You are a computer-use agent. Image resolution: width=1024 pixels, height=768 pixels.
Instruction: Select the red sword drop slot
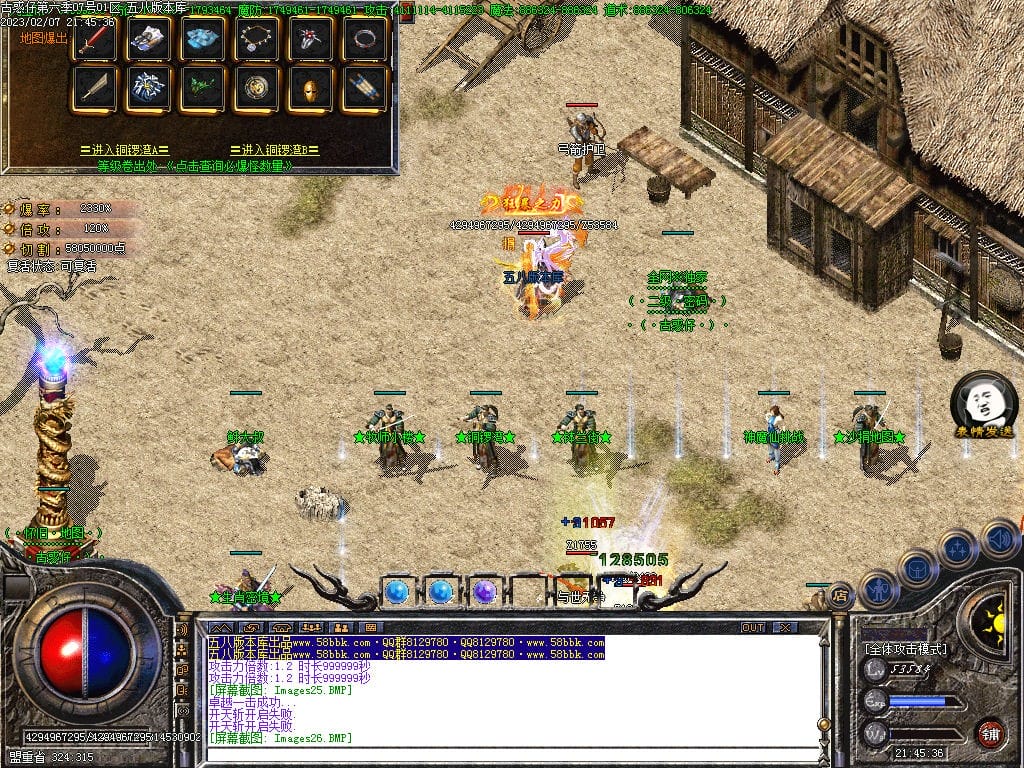tap(94, 39)
